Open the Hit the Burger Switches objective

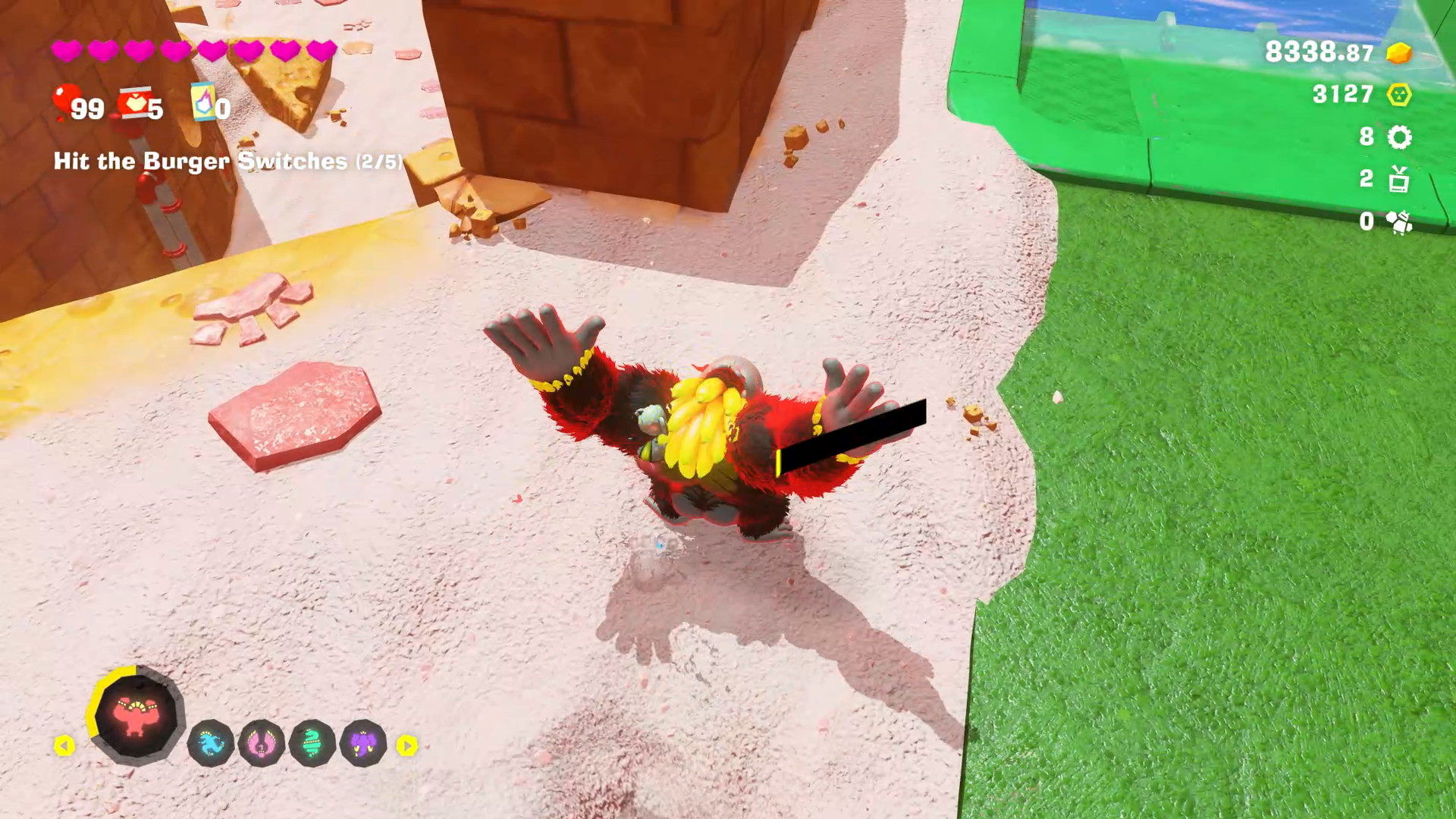[227, 161]
